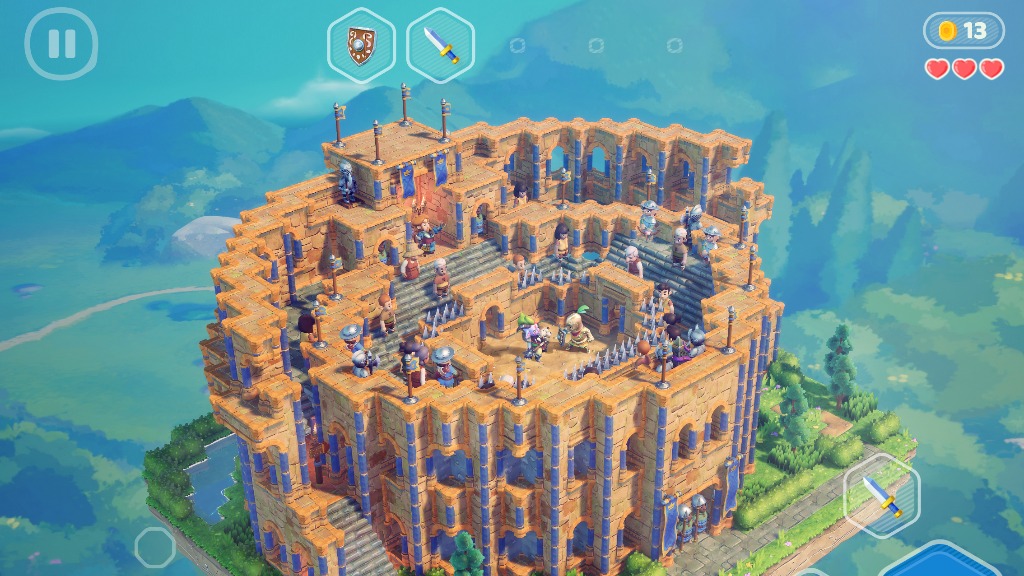
Task: Pause the game with the round pause button
Action: tap(61, 44)
